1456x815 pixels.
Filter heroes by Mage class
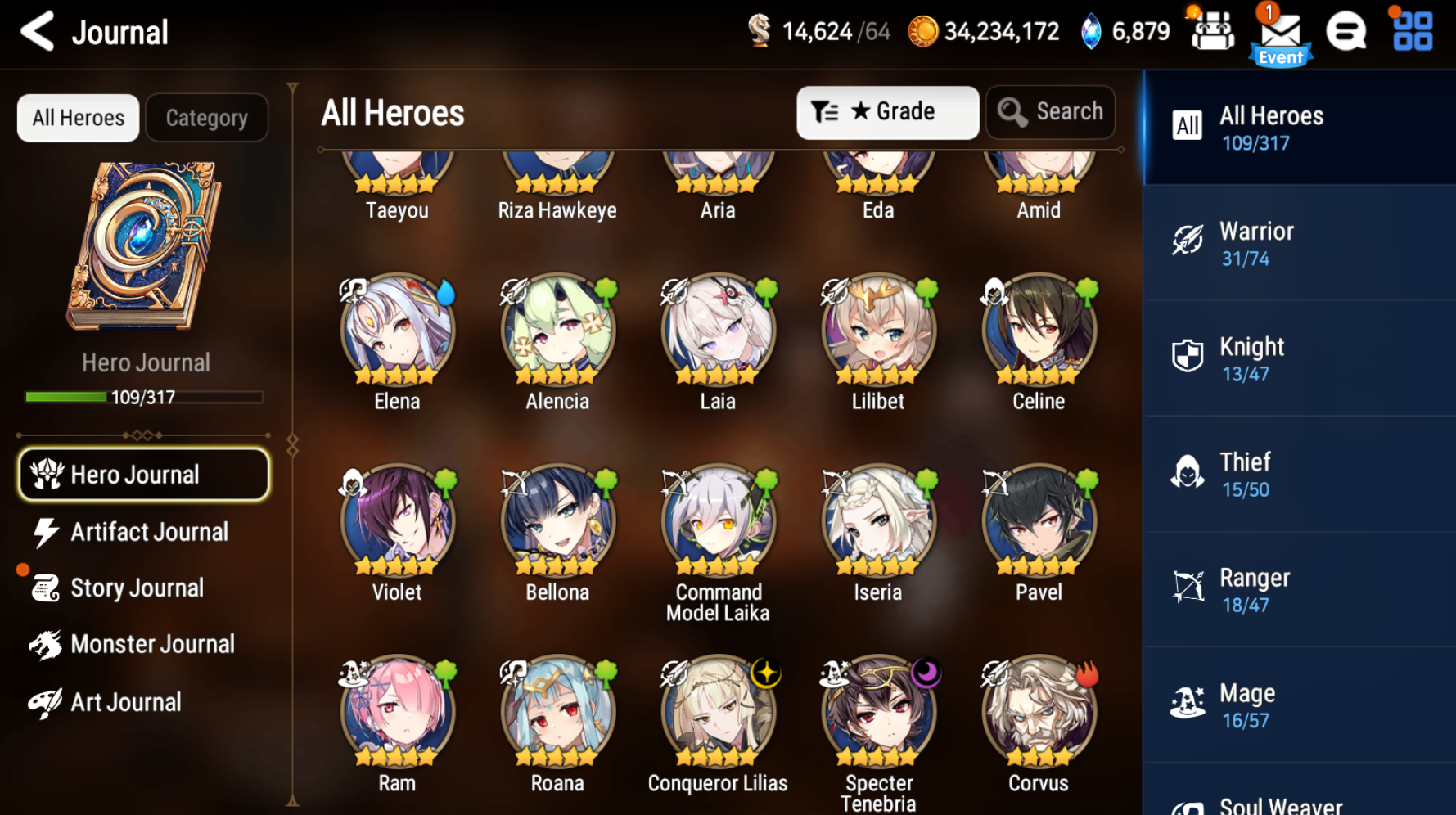(1299, 704)
